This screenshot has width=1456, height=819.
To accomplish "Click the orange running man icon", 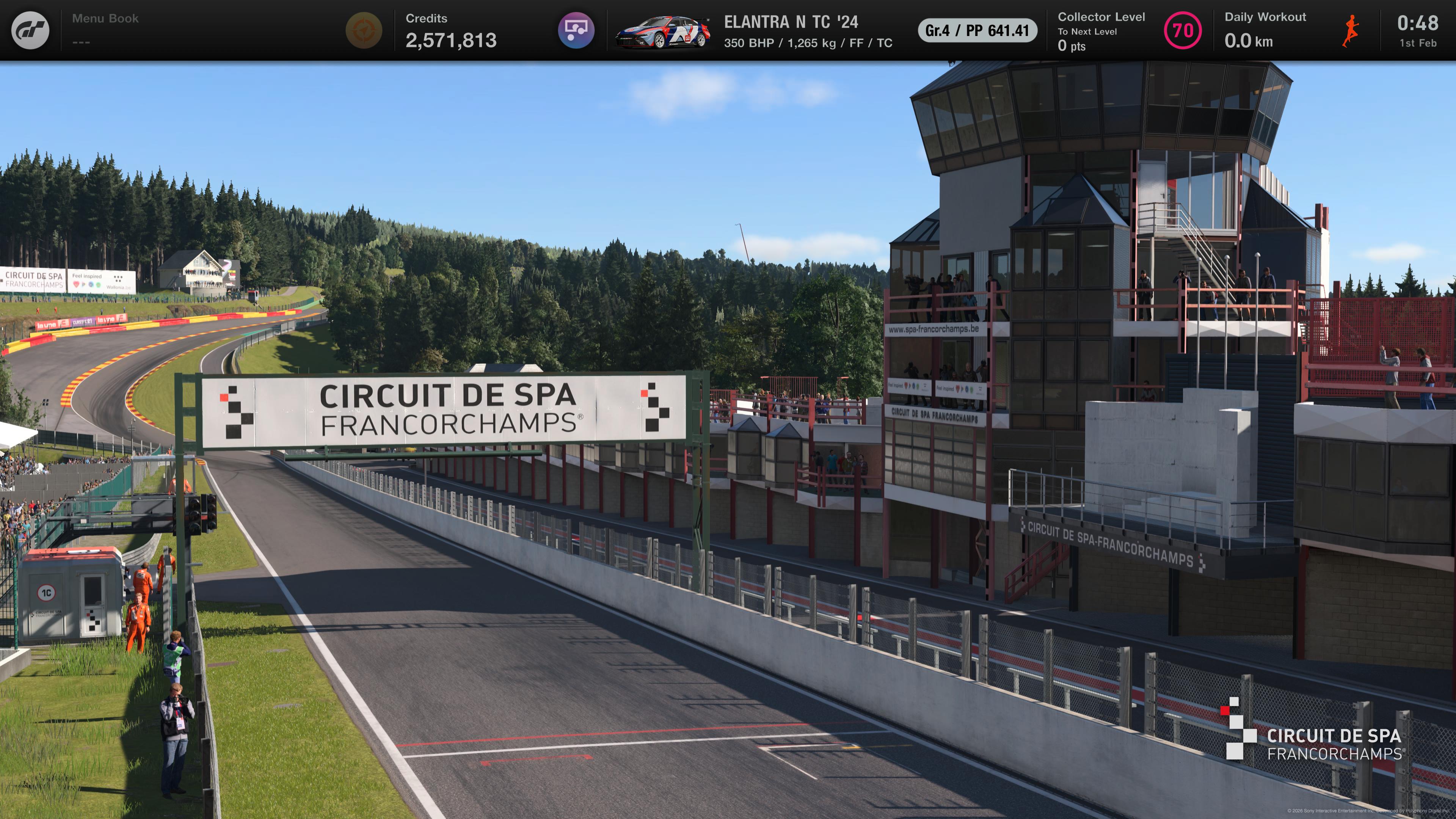I will point(1350,30).
